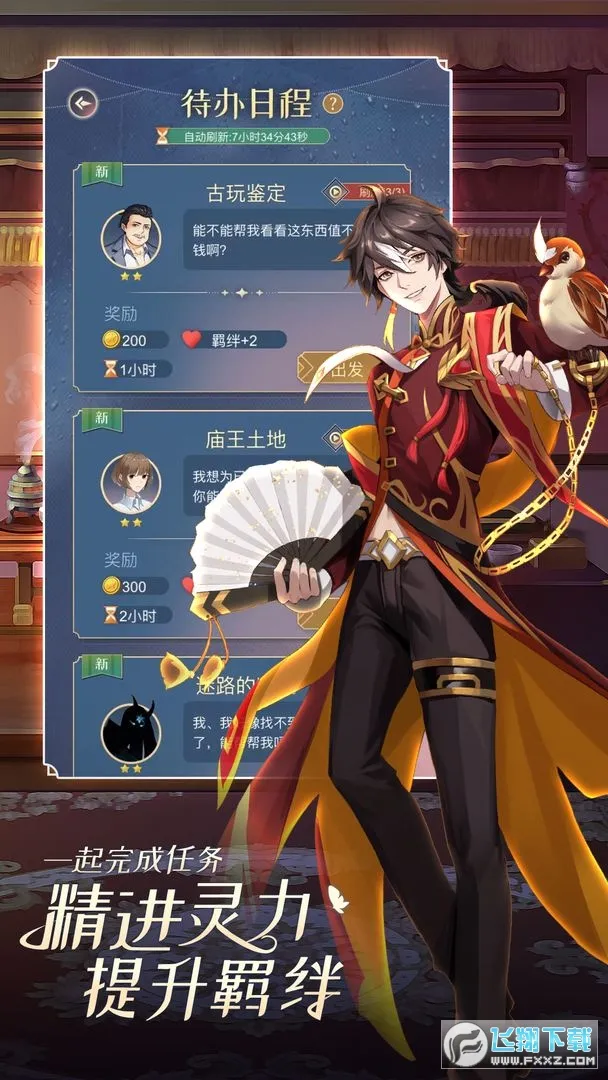
Task: Open the question mark help for 待办日程
Action: pos(333,102)
